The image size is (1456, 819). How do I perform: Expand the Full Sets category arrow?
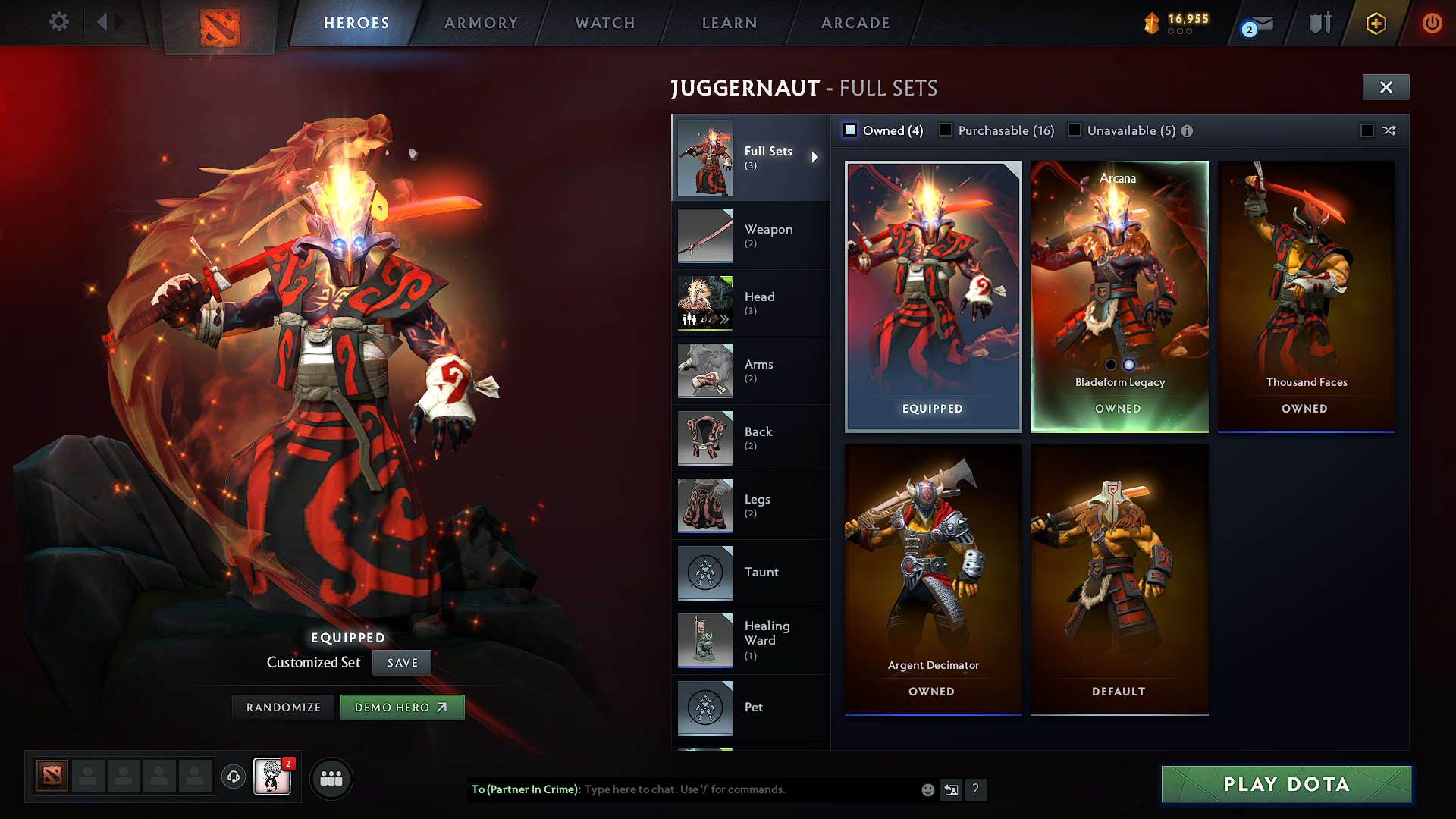817,158
